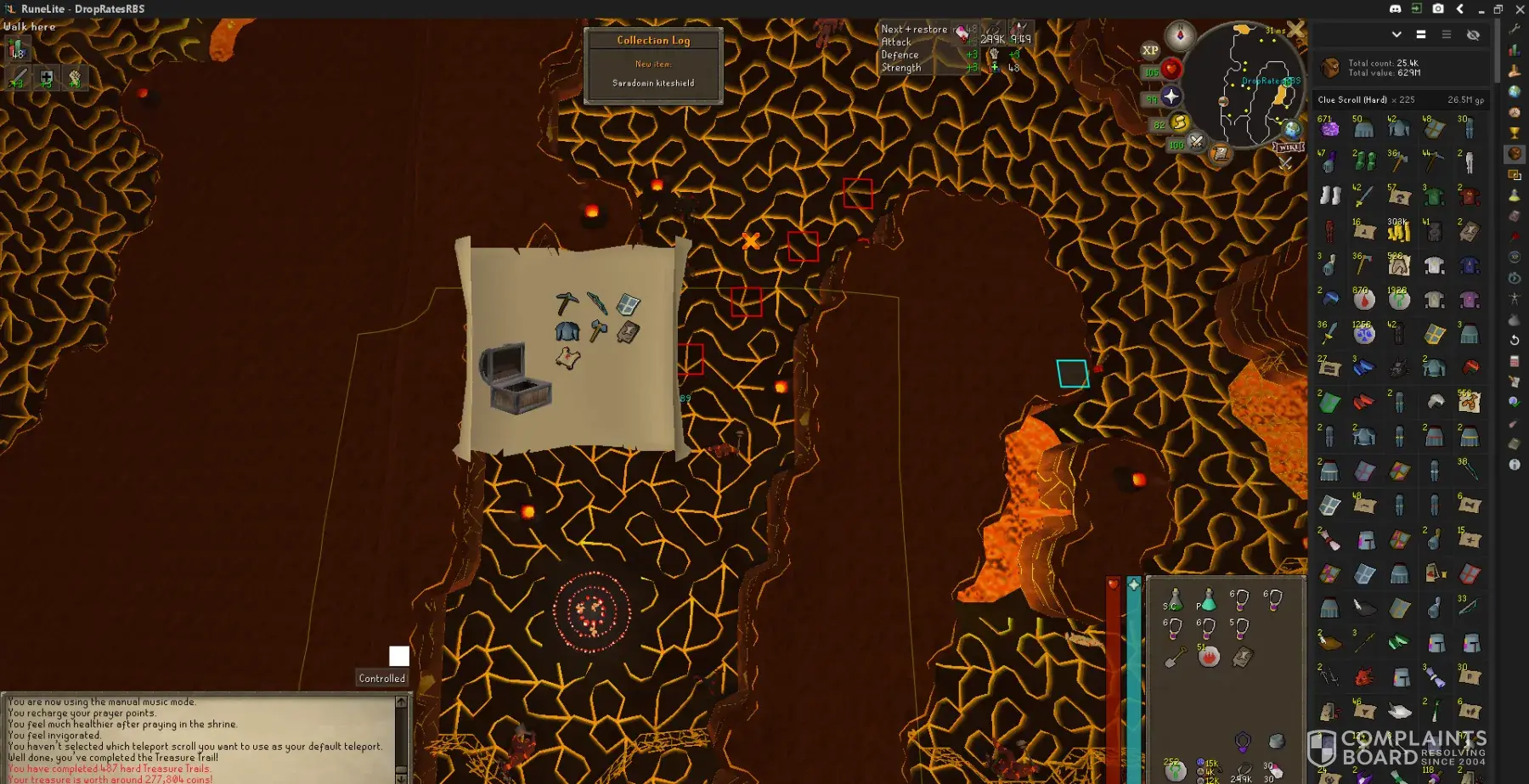Toggle the hide-items eye icon
The image size is (1529, 784).
1473,35
